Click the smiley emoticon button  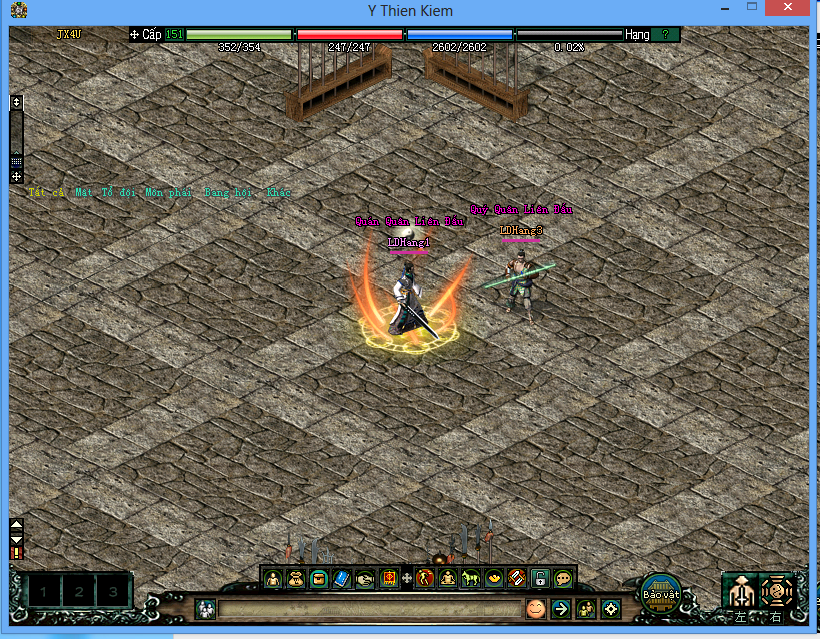click(x=537, y=608)
